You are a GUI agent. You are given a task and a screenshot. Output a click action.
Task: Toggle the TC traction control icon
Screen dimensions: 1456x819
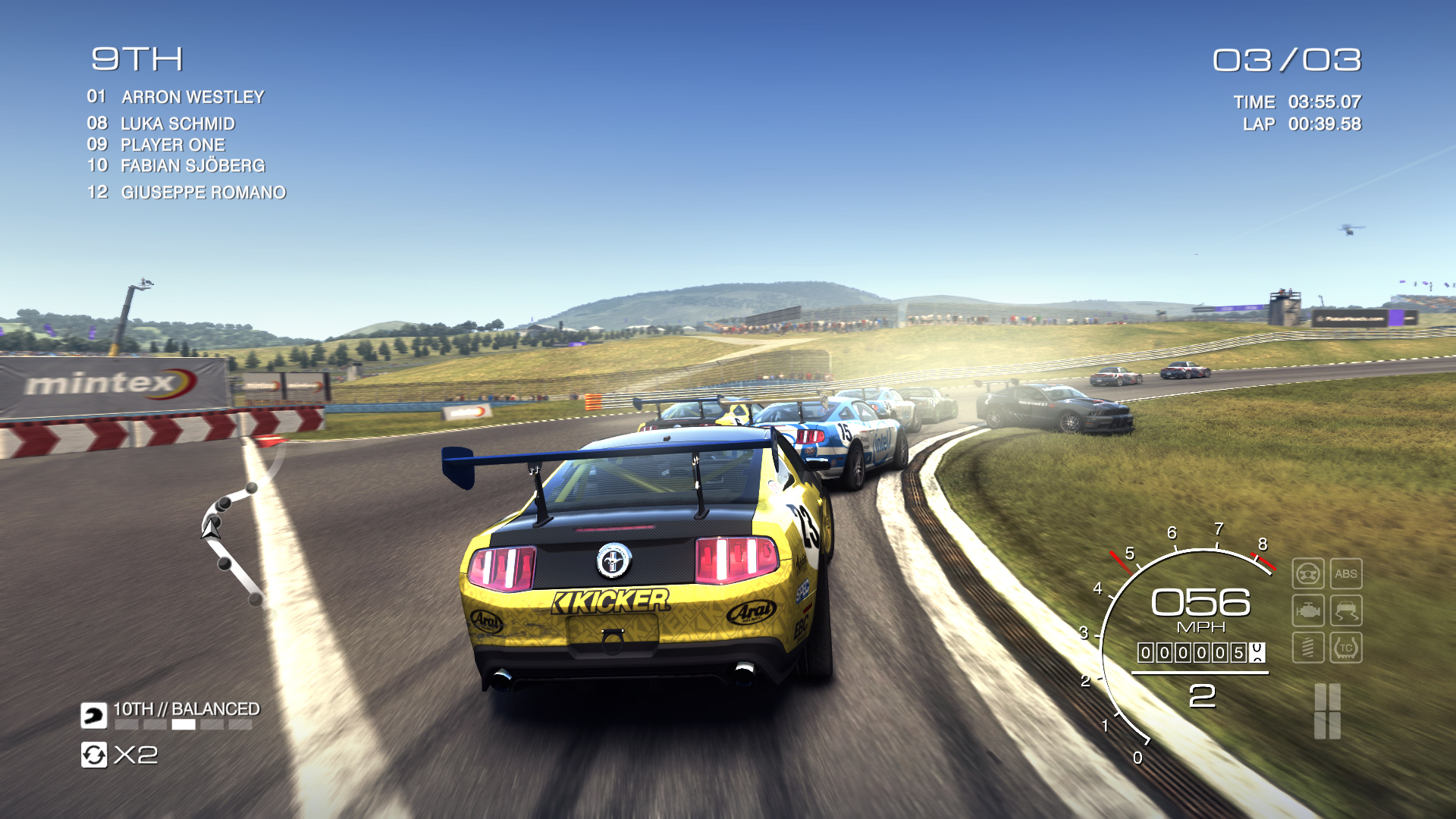pyautogui.click(x=1346, y=648)
